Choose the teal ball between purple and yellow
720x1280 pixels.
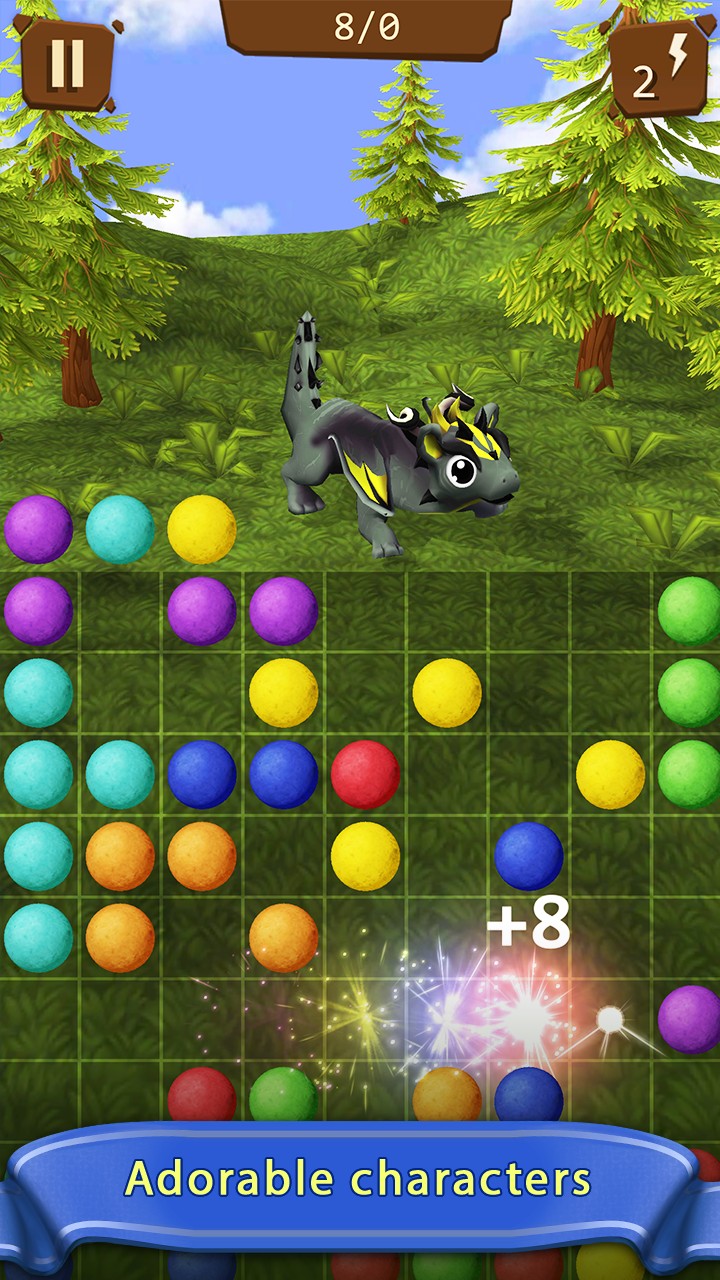[x=120, y=529]
